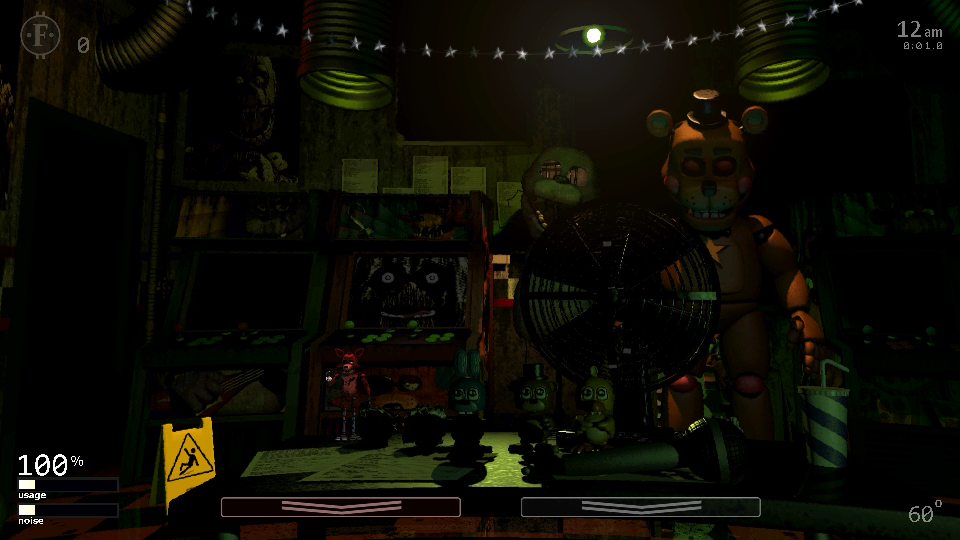The width and height of the screenshot is (960, 540).
Task: Open the camera monitor grey chevron bar
Action: pyautogui.click(x=640, y=507)
